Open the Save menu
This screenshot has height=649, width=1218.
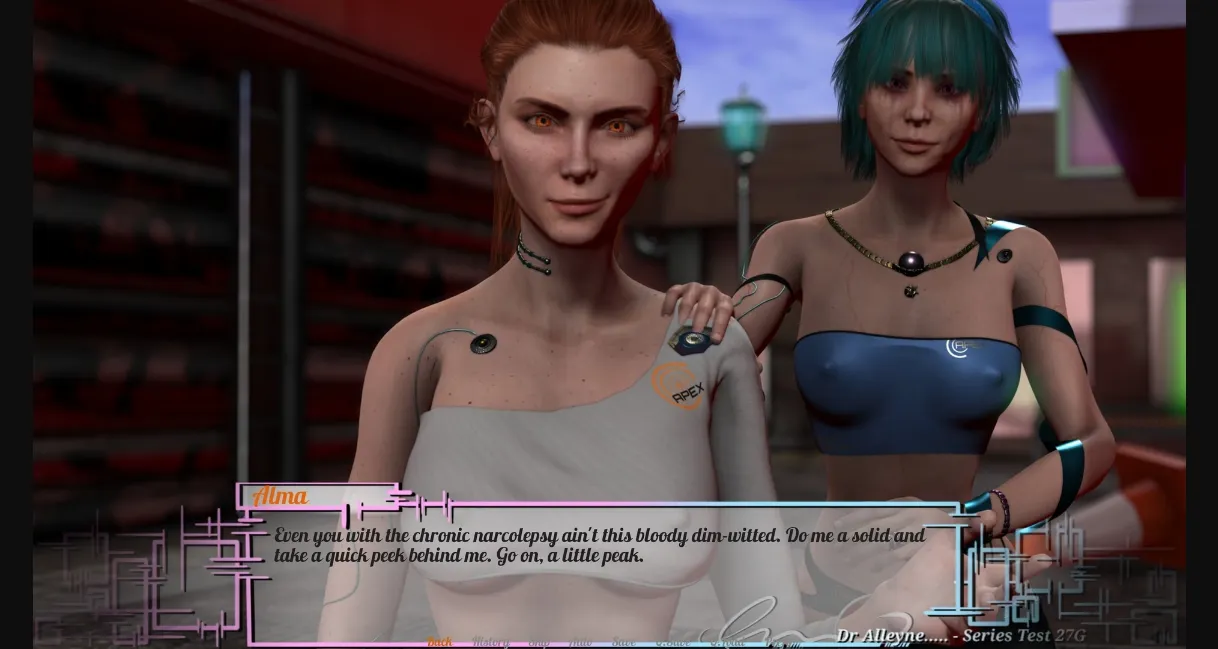pyautogui.click(x=623, y=642)
